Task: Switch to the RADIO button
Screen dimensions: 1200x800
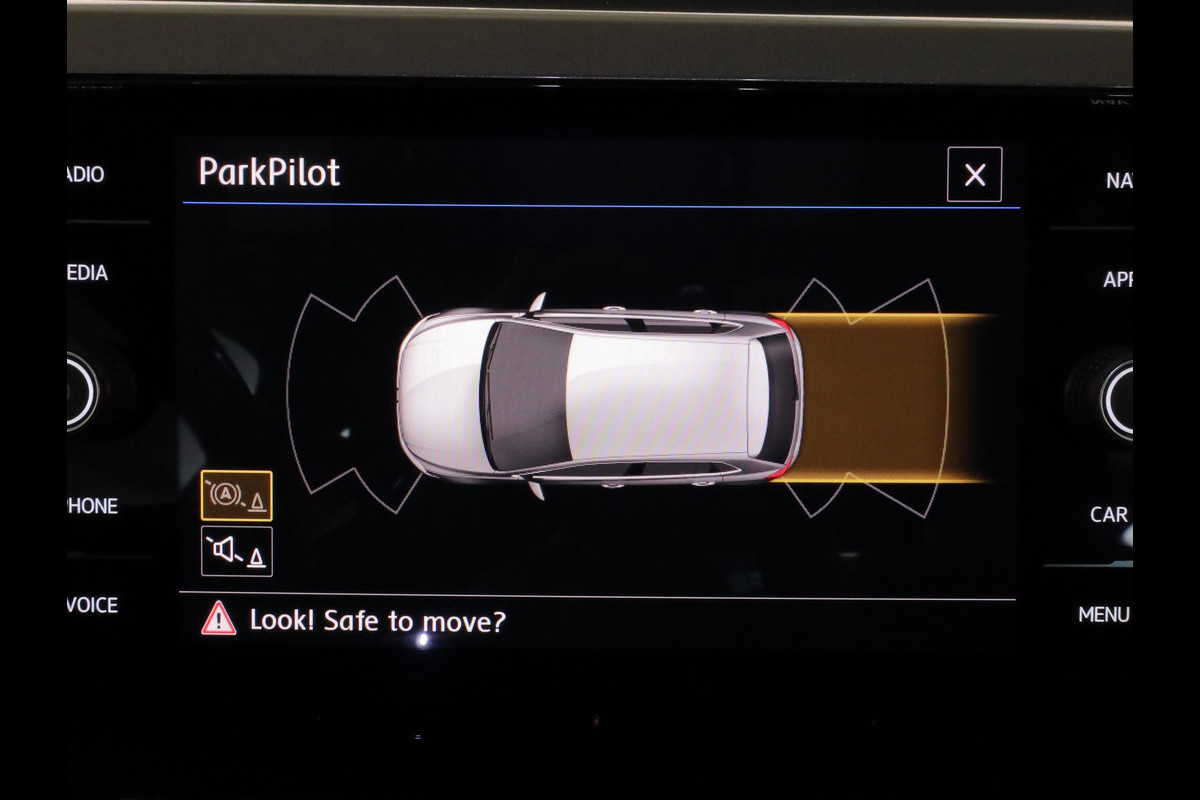Action: tap(86, 175)
